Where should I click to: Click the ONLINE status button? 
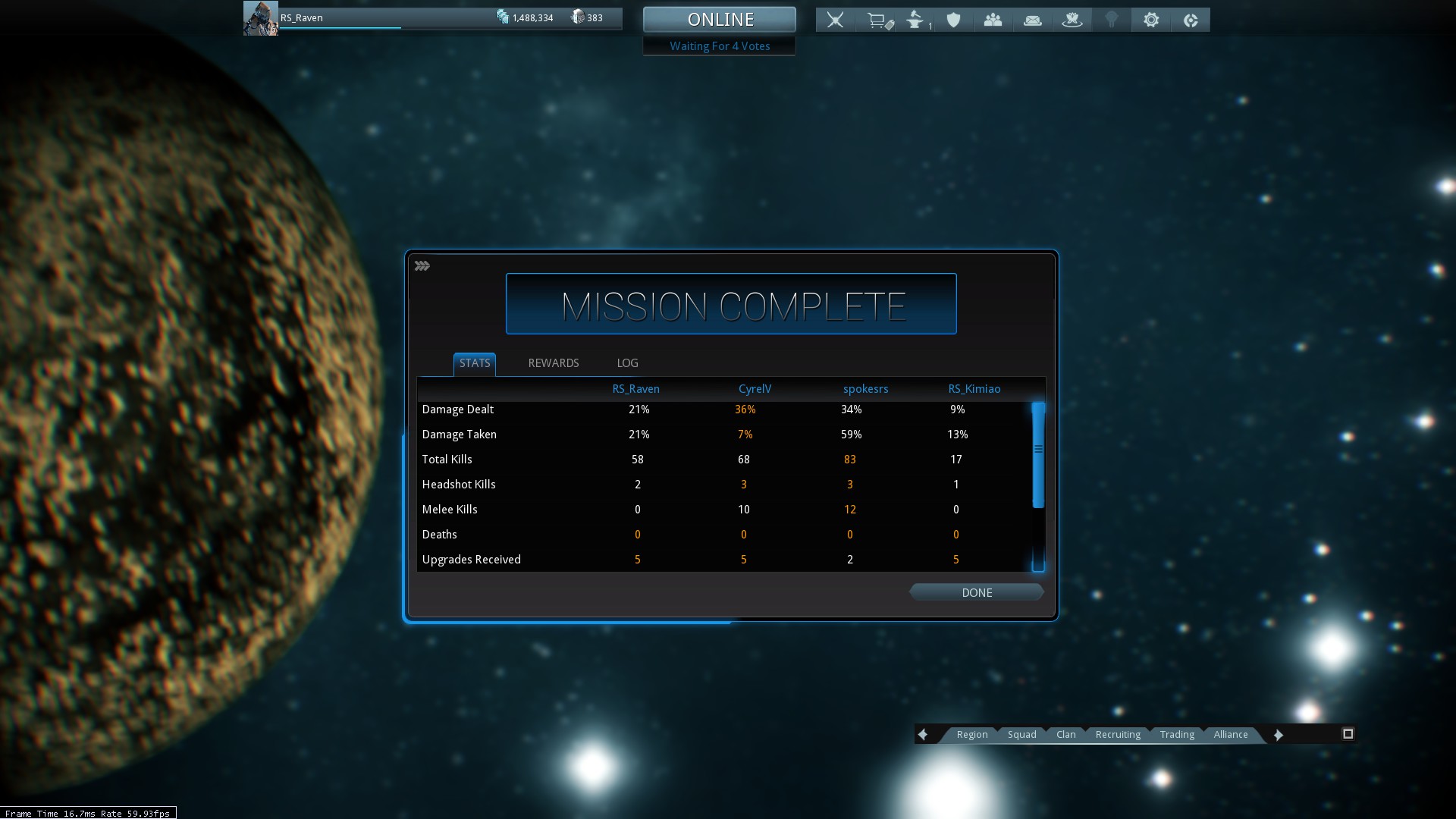pos(720,20)
